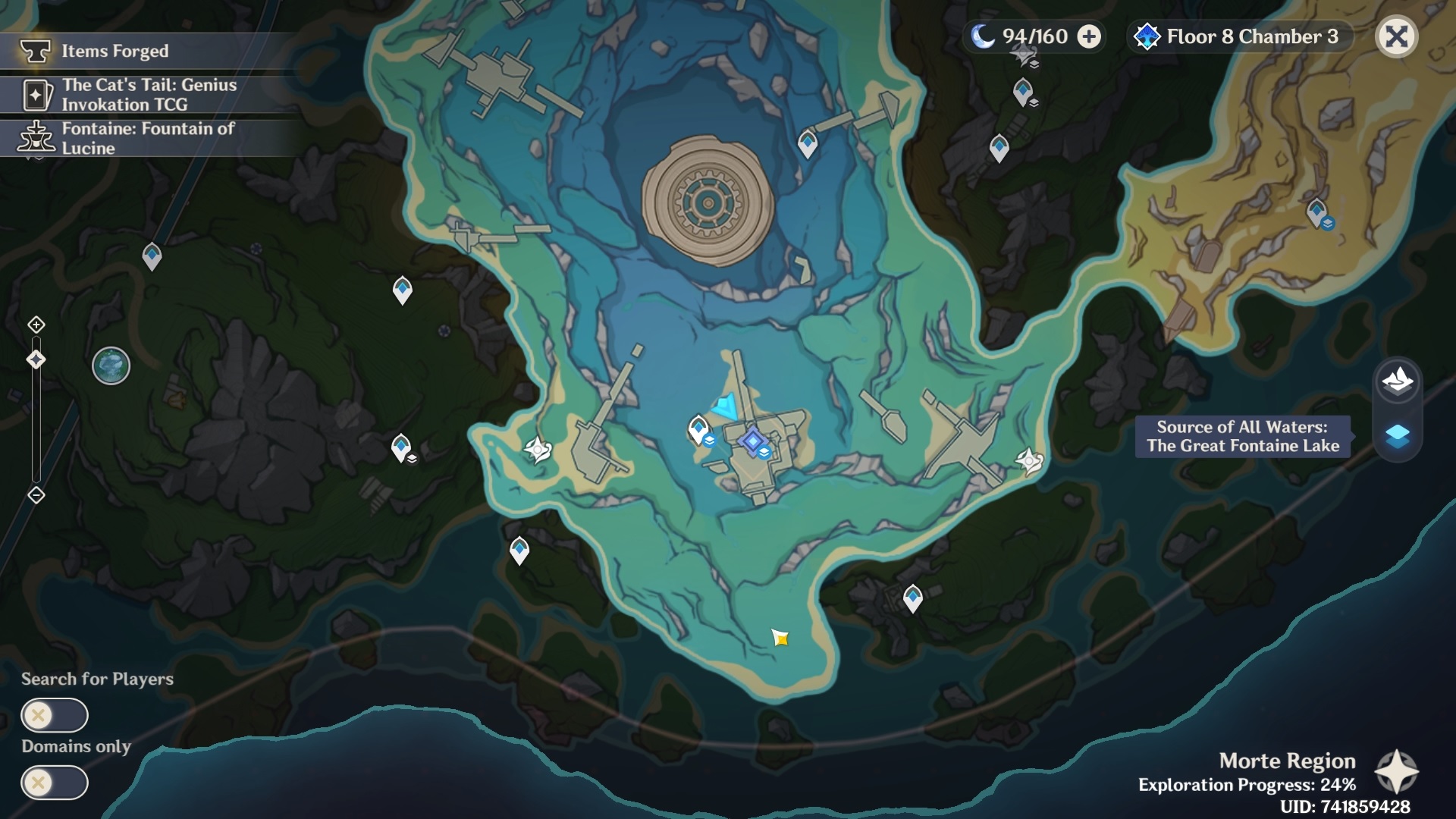Viewport: 1456px width, 819px height.
Task: Click the Source of All Waters label
Action: coord(1242,436)
